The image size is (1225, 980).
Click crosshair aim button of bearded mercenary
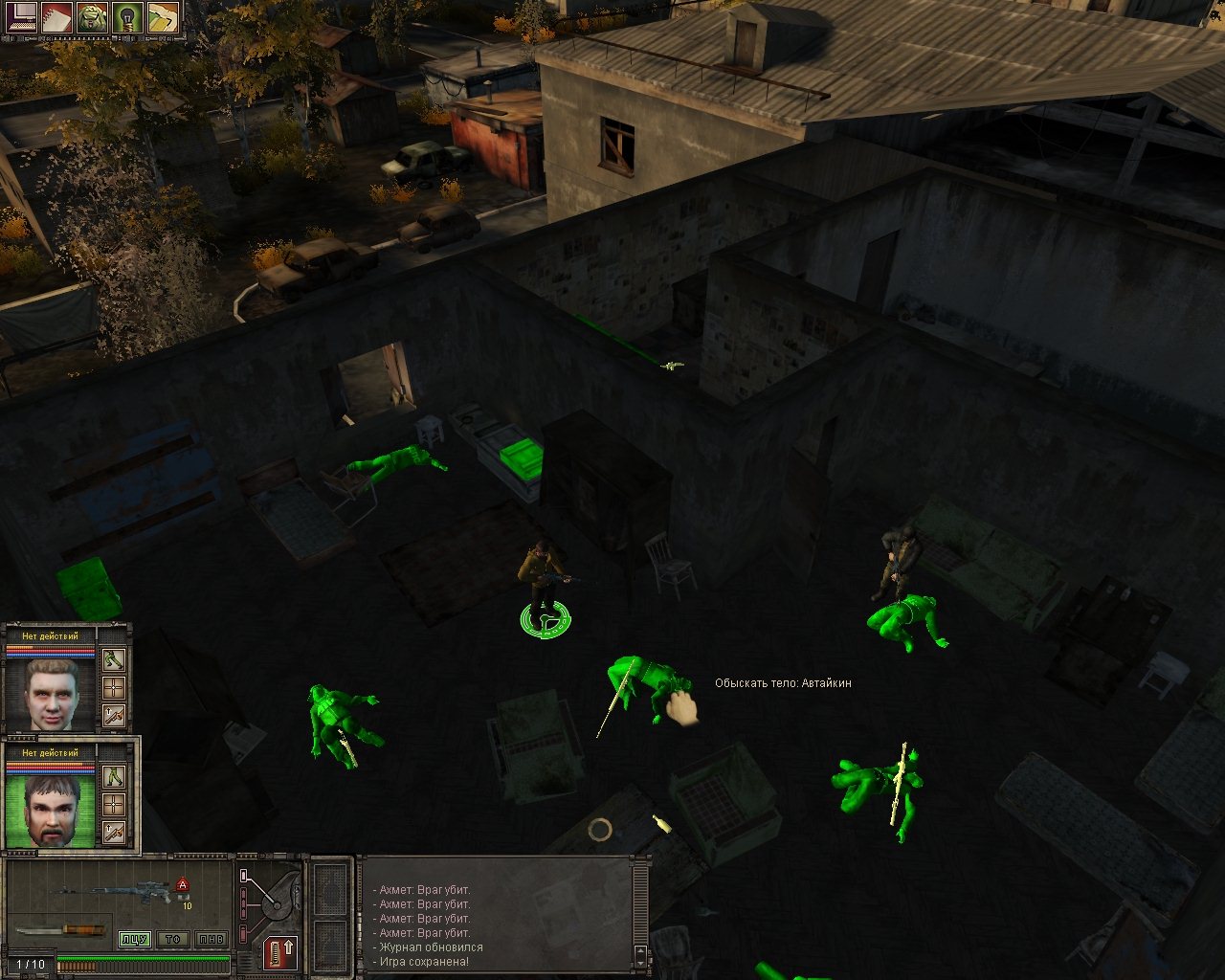point(114,805)
